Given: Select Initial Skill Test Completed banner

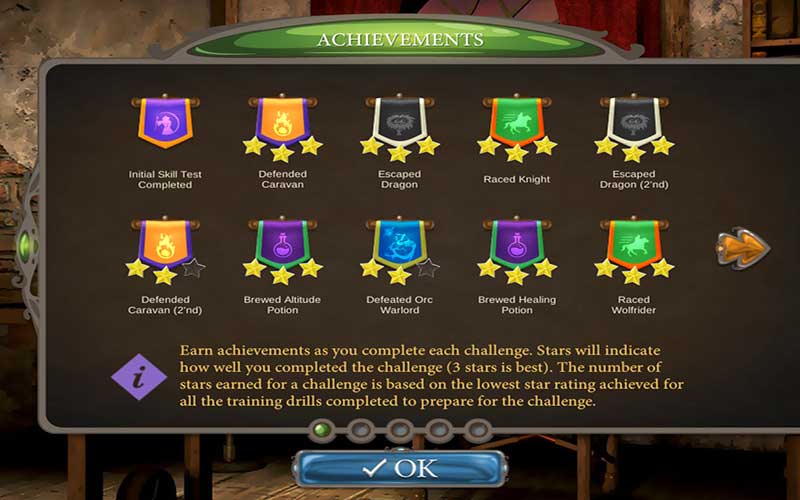Looking at the screenshot, I should tap(165, 123).
